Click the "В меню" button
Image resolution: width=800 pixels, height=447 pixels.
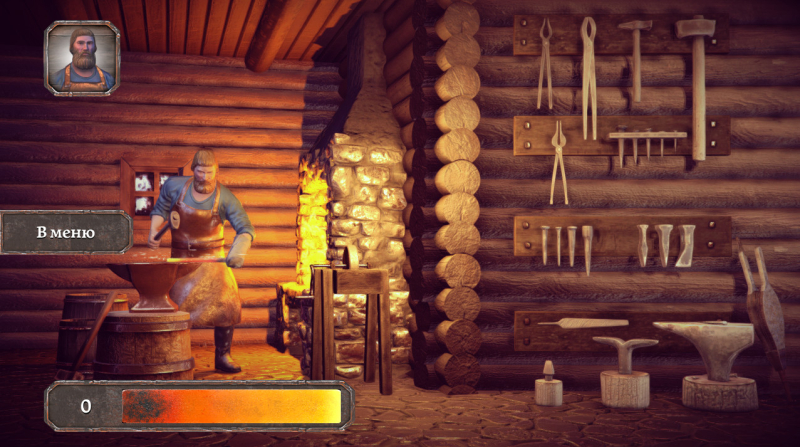(65, 233)
